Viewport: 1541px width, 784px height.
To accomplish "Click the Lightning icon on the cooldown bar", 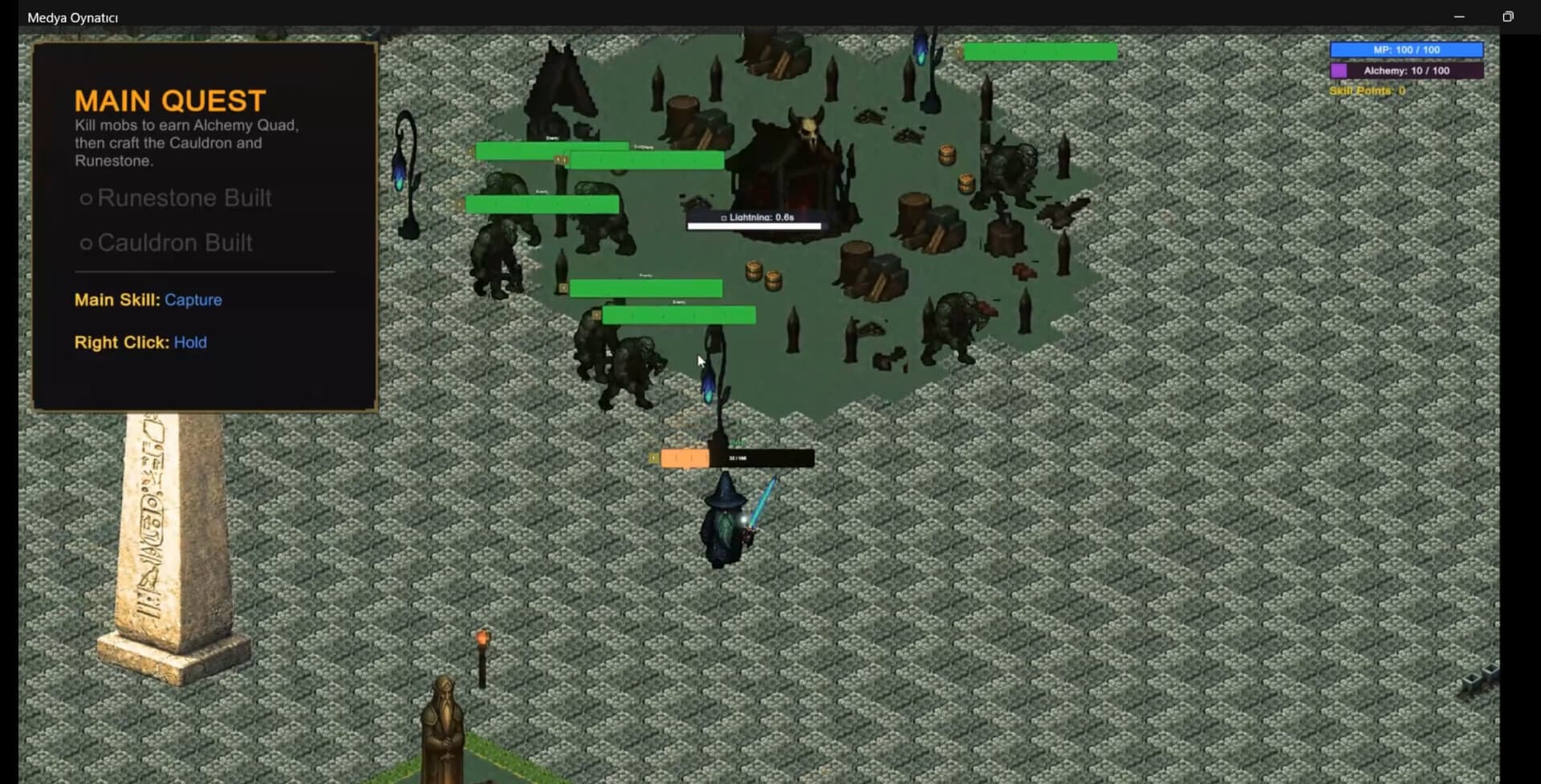I will coord(721,215).
